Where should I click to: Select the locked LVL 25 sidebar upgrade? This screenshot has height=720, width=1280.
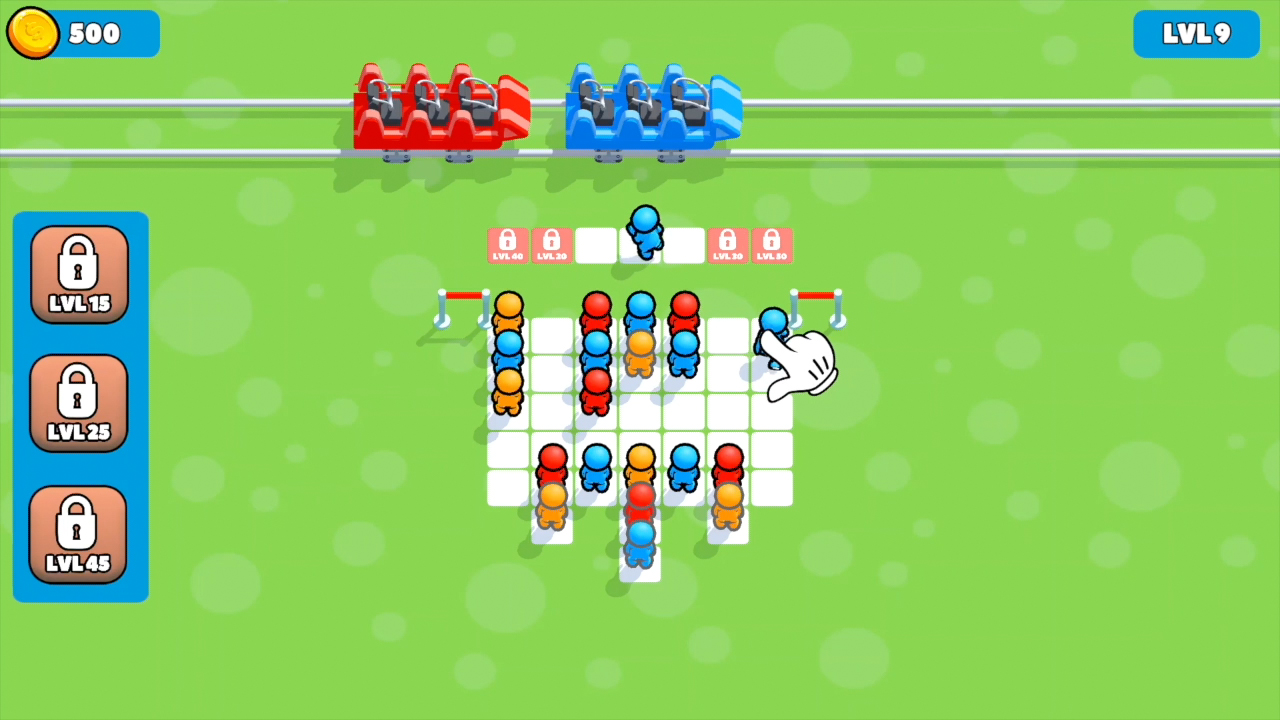pyautogui.click(x=79, y=402)
